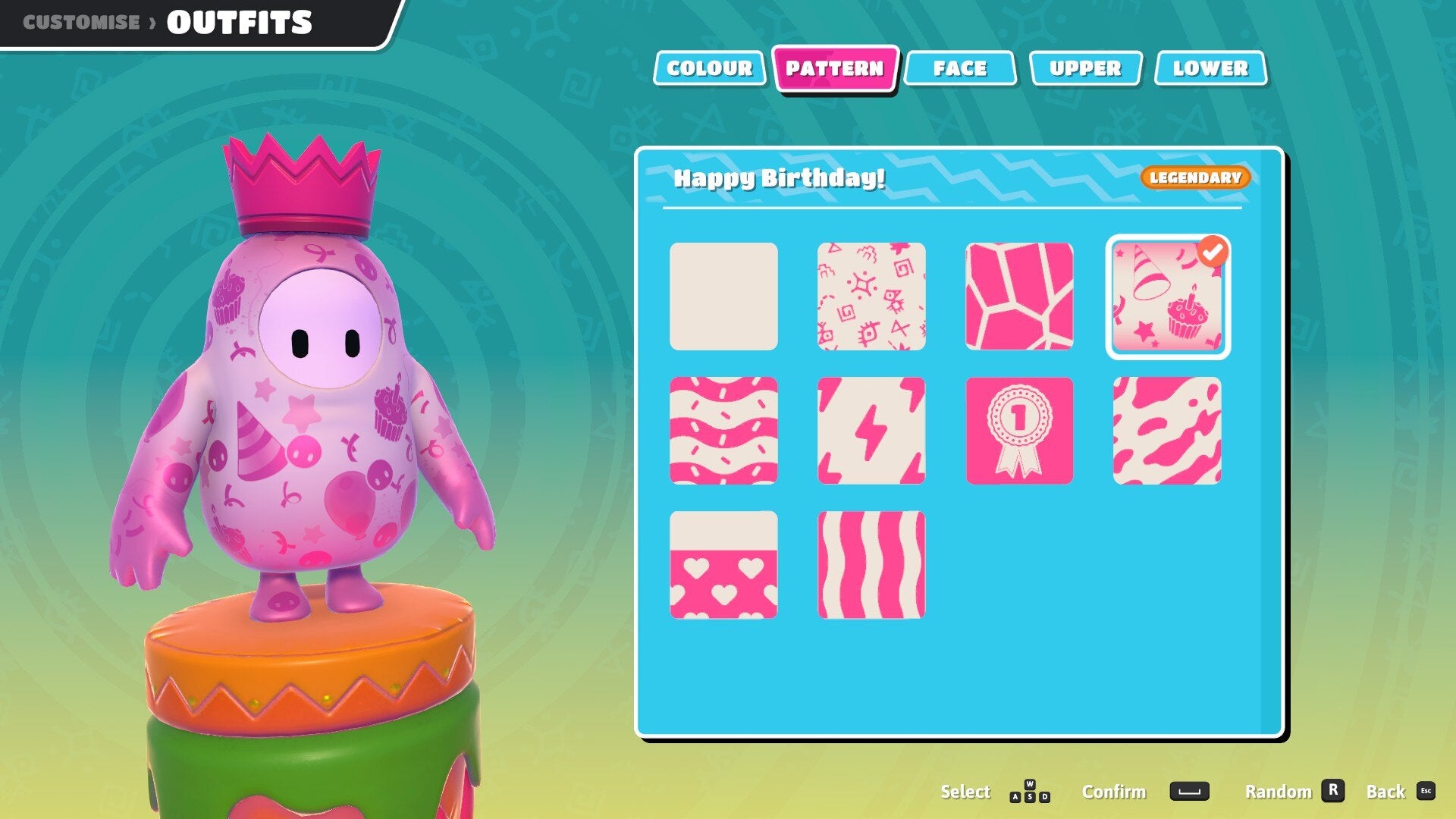This screenshot has height=819, width=1456.
Task: Click the Esc key icon next to Back
Action: [x=1427, y=792]
